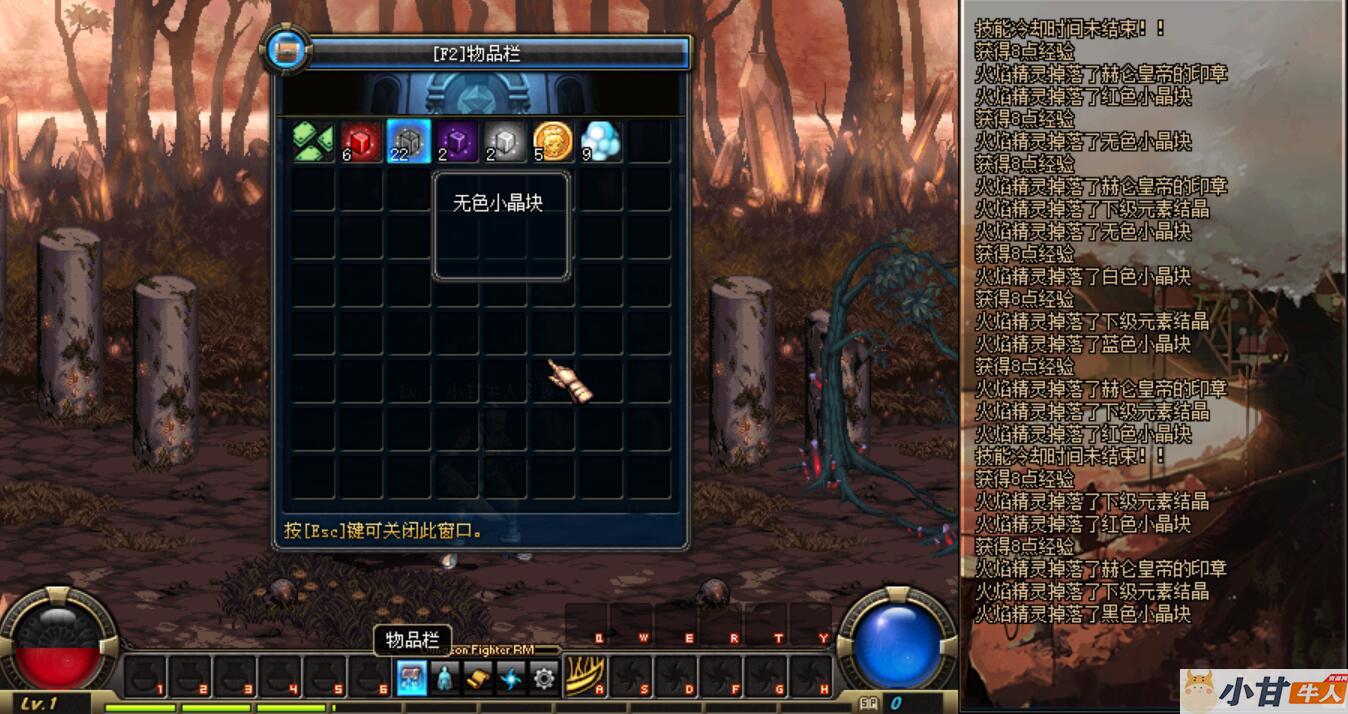Screen dimensions: 1348x714
Task: Click the chest icon in inventory title bar
Action: point(288,51)
